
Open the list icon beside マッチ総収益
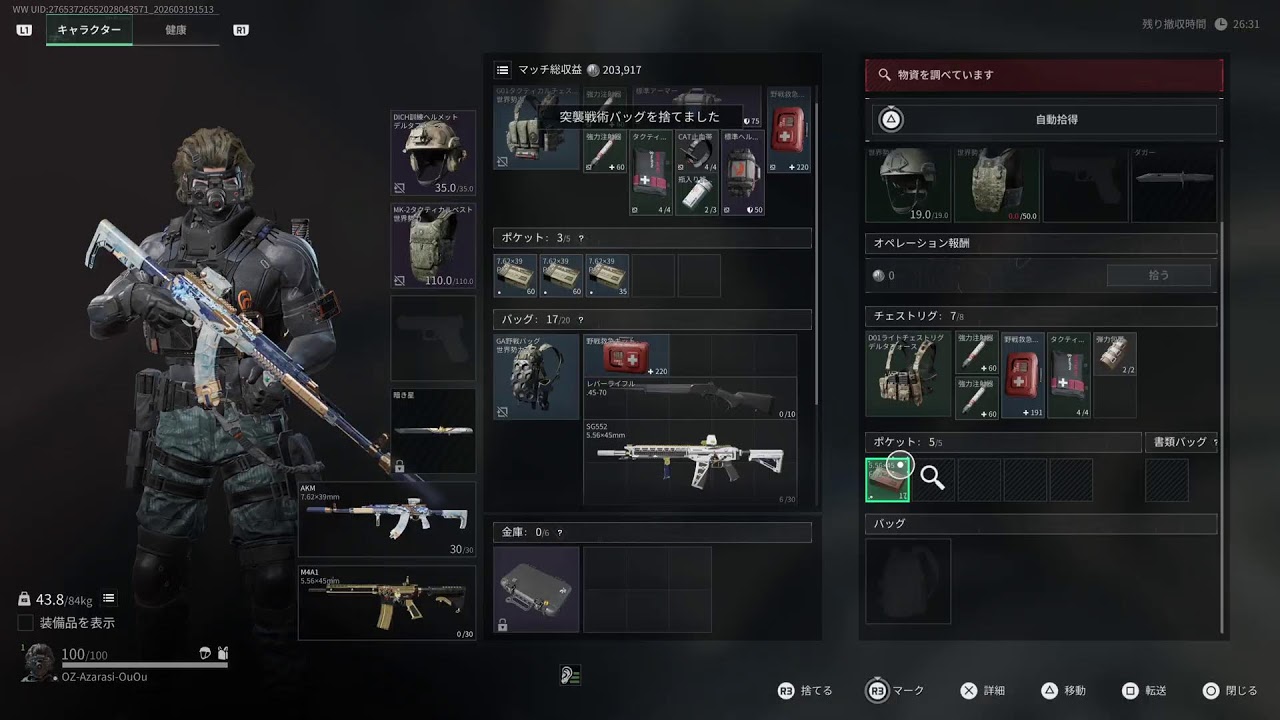(x=503, y=70)
